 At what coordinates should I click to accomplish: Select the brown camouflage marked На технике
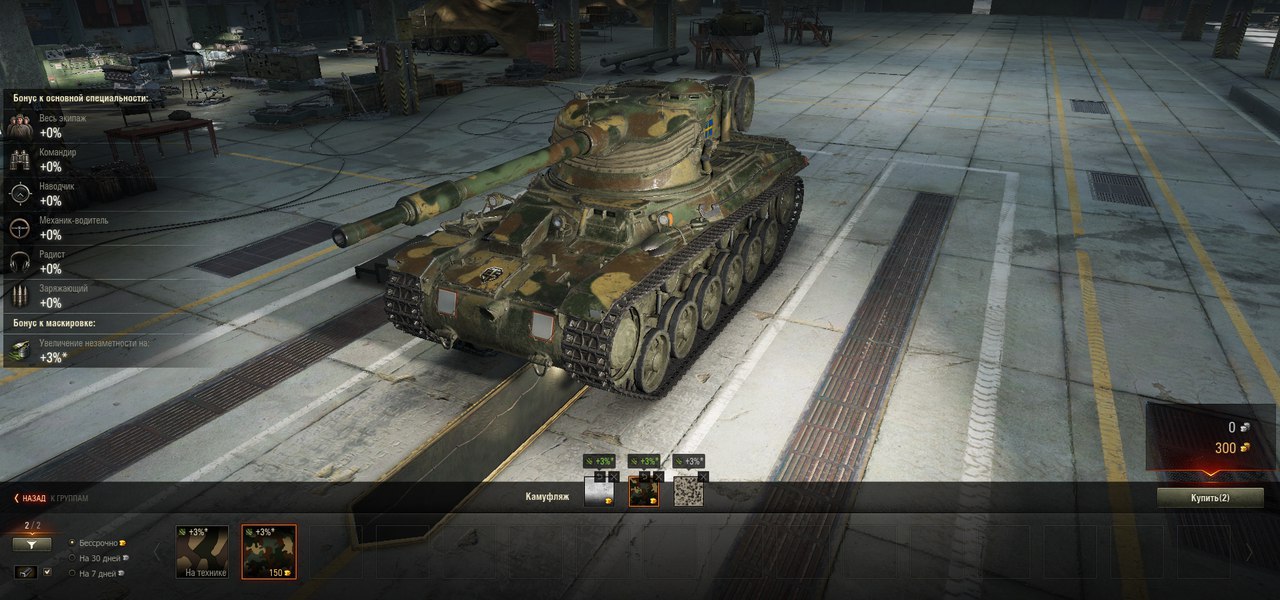tap(202, 551)
